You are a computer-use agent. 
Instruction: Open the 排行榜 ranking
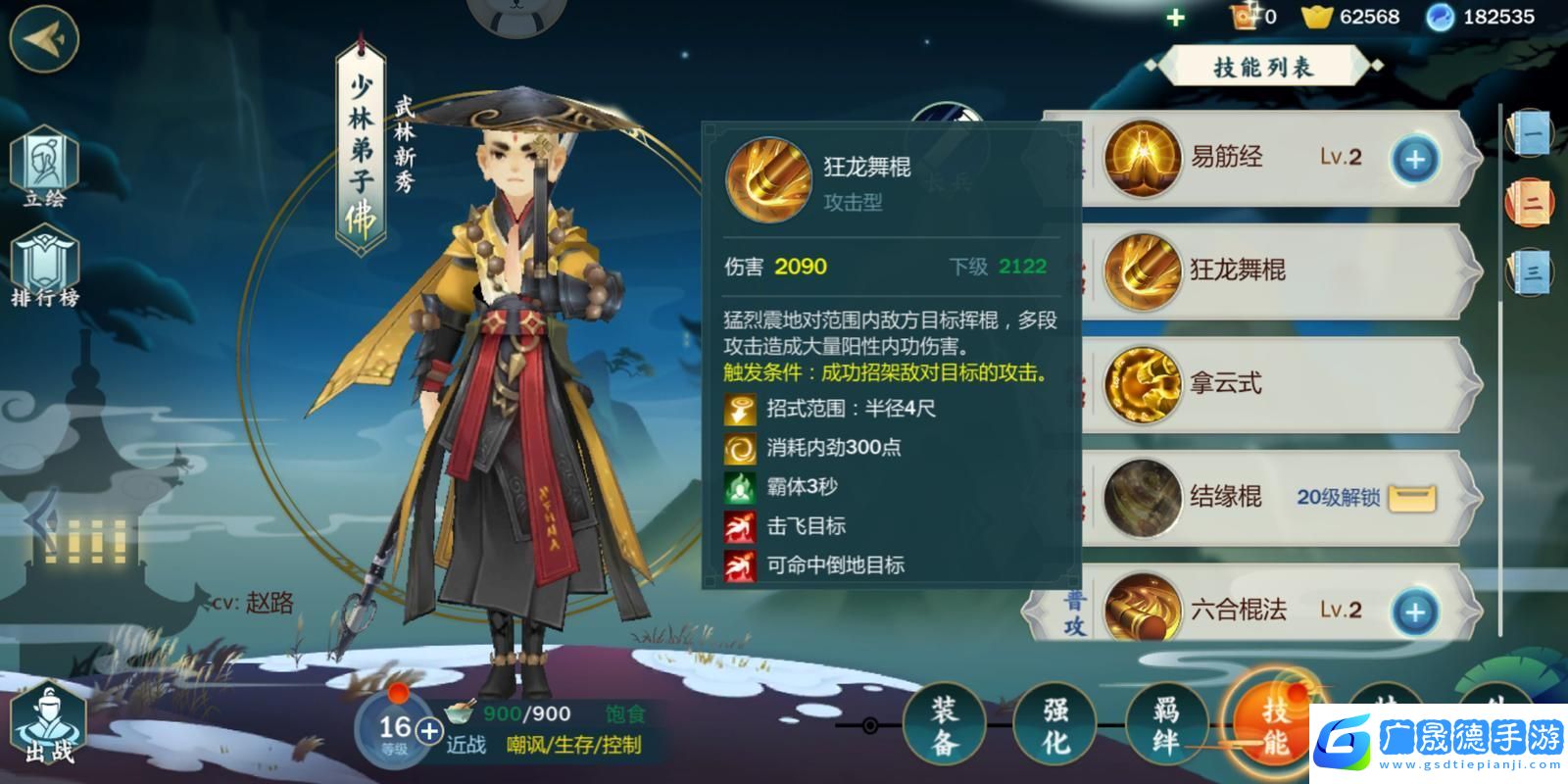pos(45,267)
